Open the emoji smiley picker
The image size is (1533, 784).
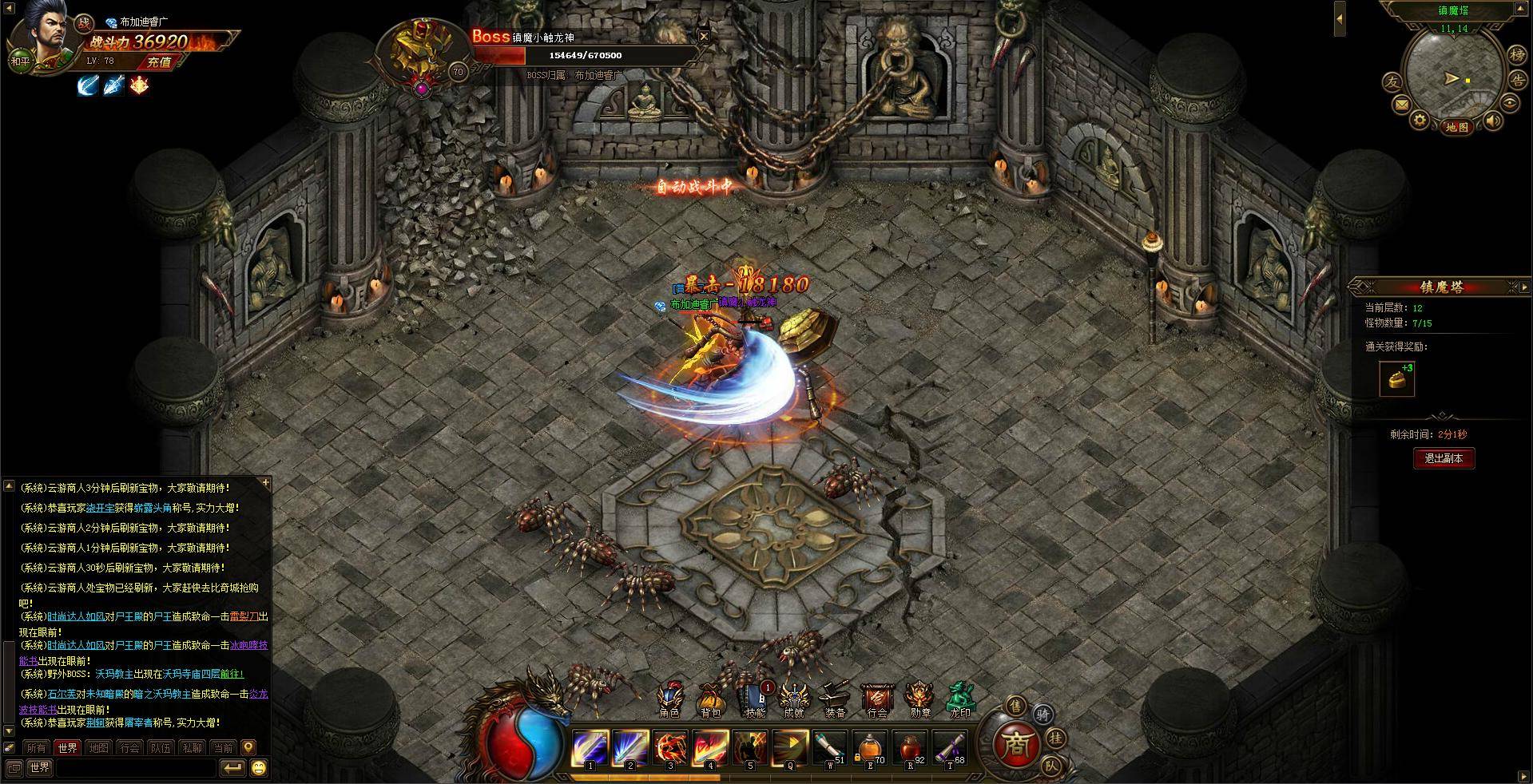pos(259,768)
